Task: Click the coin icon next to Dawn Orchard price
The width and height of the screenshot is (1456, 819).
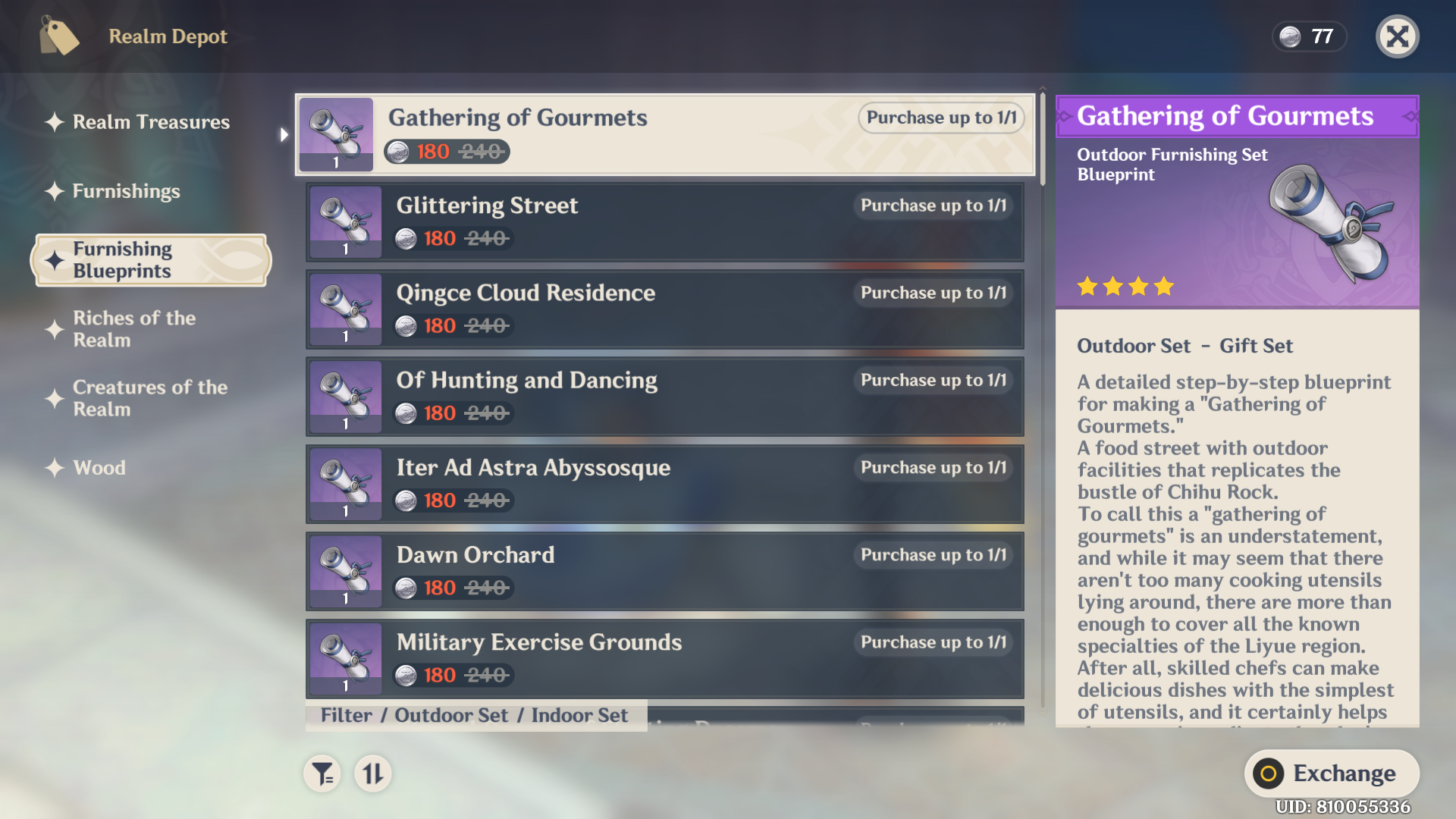Action: (406, 588)
